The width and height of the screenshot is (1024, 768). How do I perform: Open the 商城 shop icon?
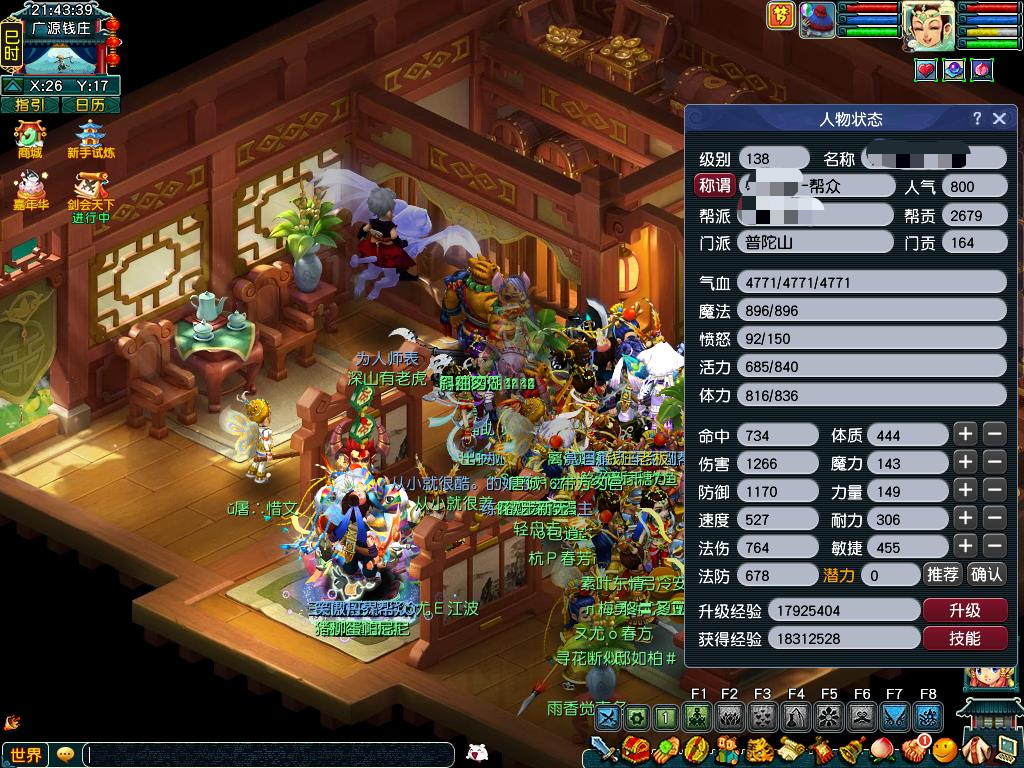pyautogui.click(x=30, y=138)
